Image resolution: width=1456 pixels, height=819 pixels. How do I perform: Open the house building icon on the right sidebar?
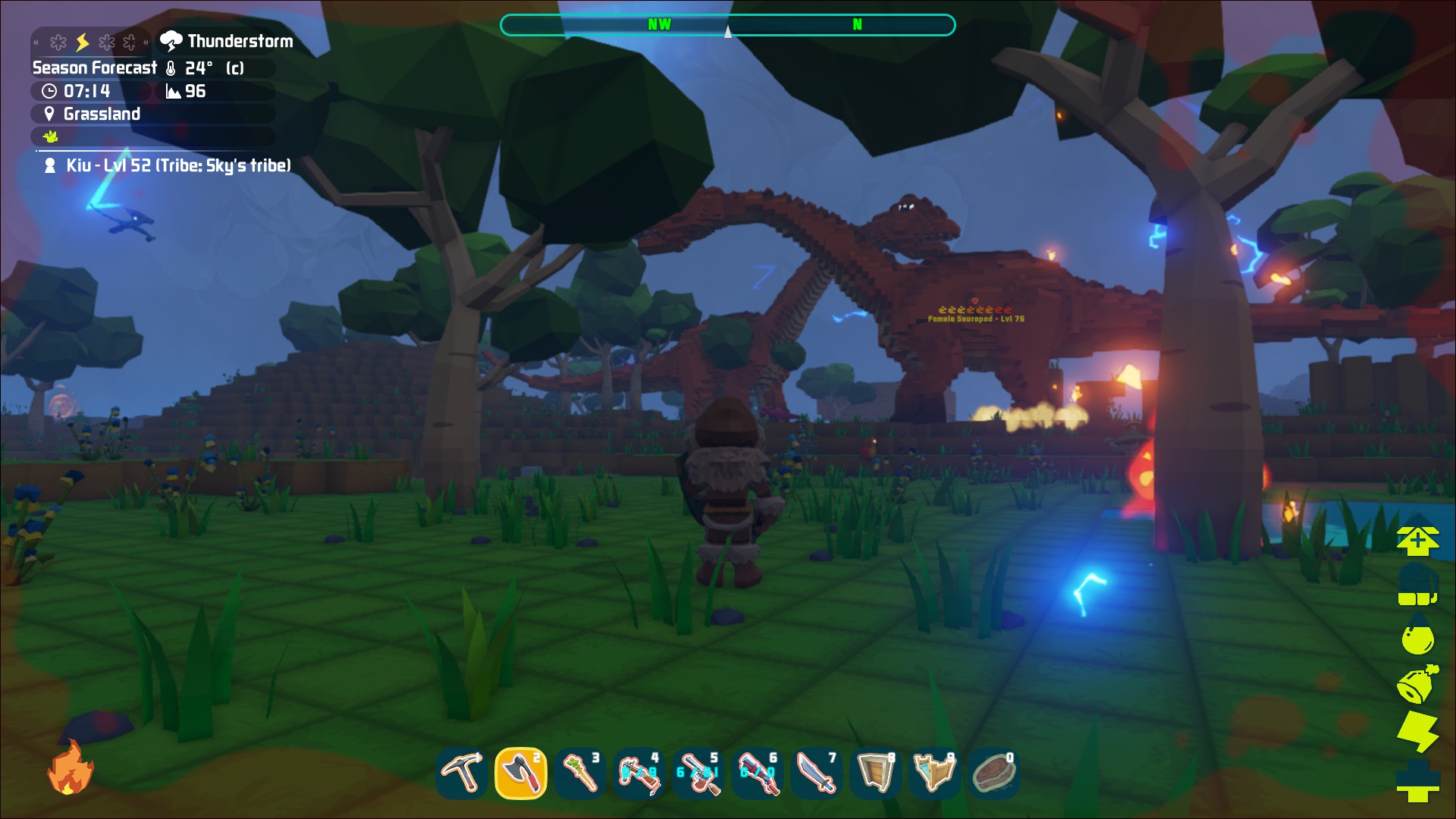coord(1419,540)
